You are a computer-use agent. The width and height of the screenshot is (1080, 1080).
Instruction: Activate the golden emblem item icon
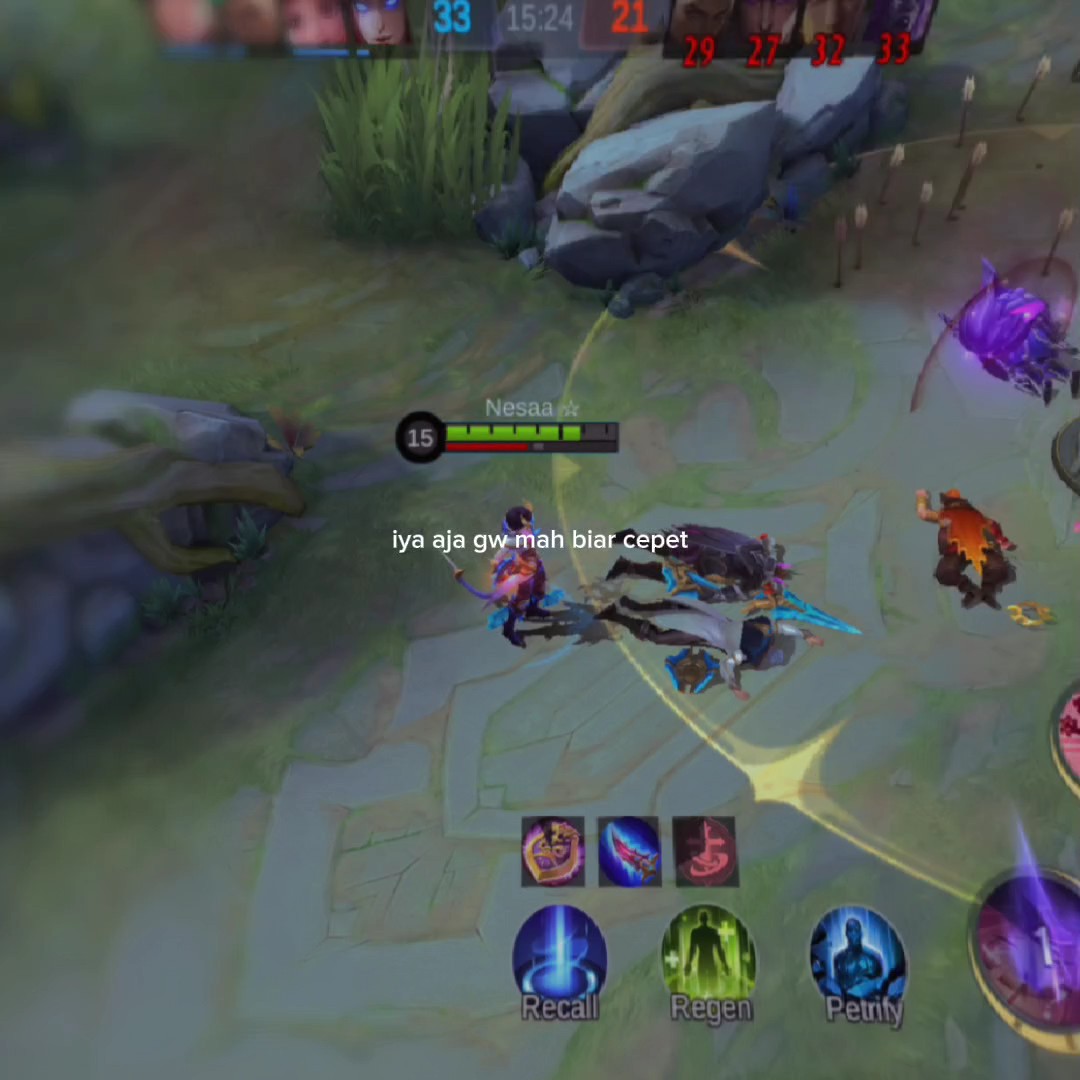pyautogui.click(x=553, y=852)
